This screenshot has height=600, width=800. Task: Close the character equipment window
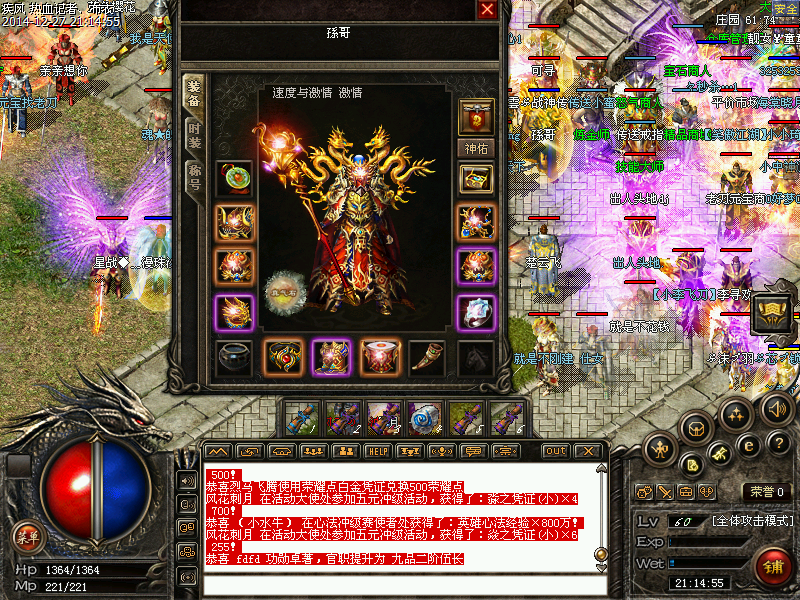pyautogui.click(x=487, y=10)
